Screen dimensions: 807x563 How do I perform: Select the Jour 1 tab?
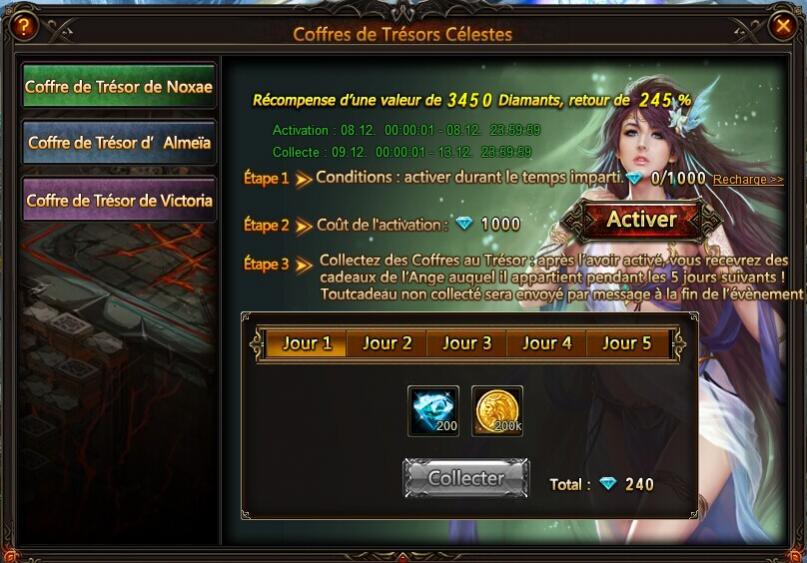pyautogui.click(x=306, y=343)
